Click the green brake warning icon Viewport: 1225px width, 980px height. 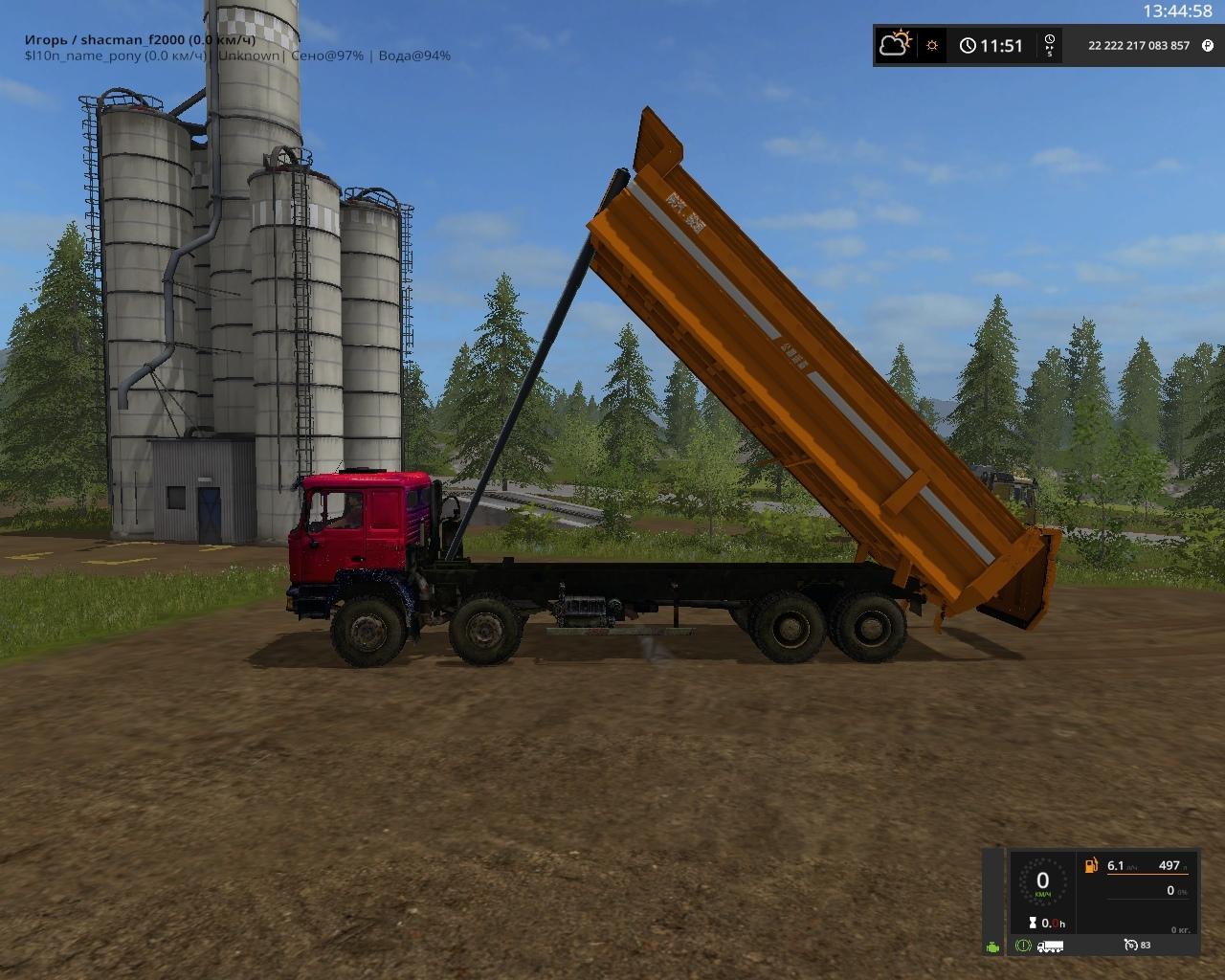pyautogui.click(x=1023, y=946)
